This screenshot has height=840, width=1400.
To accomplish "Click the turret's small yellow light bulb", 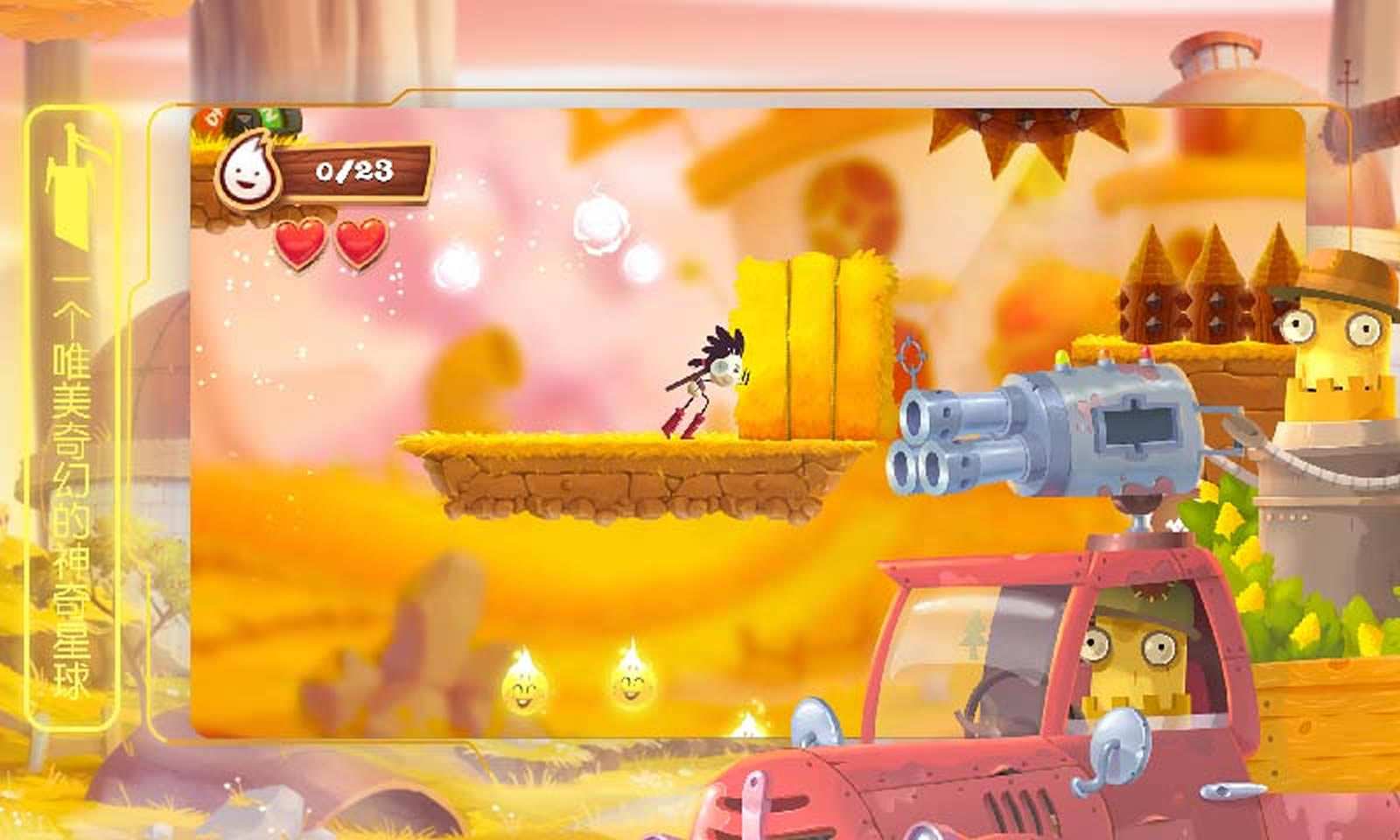I will [x=1060, y=357].
